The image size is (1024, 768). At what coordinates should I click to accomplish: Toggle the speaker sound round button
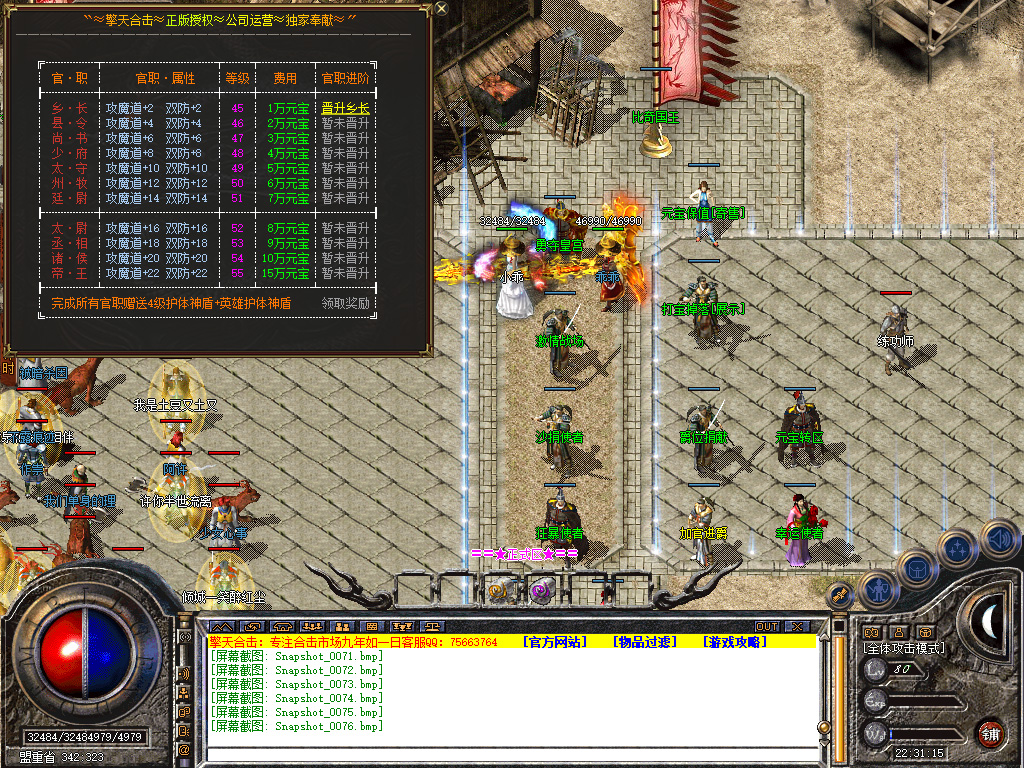coord(998,539)
